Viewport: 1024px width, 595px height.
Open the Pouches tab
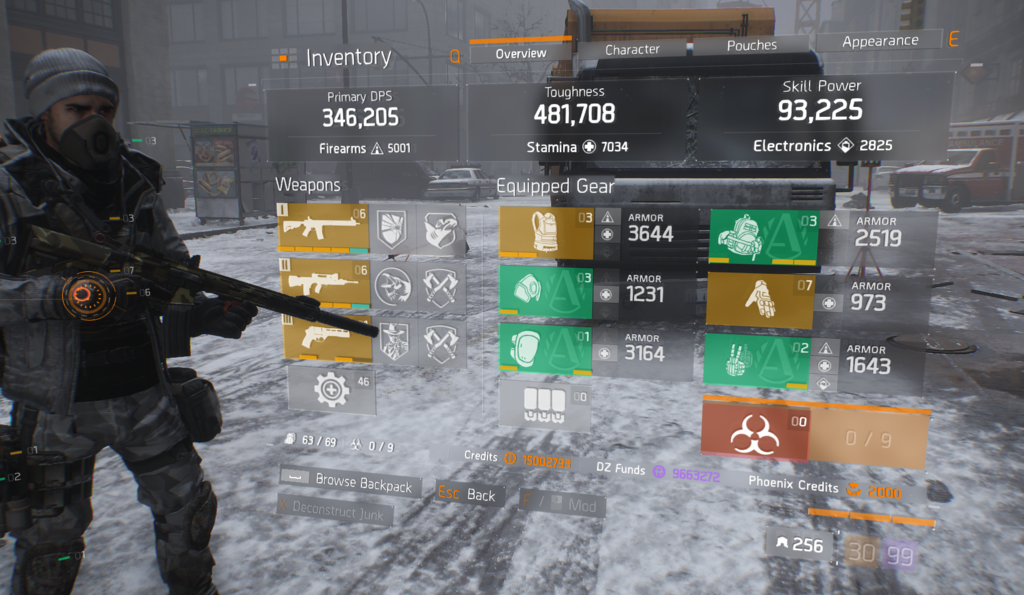tap(751, 45)
